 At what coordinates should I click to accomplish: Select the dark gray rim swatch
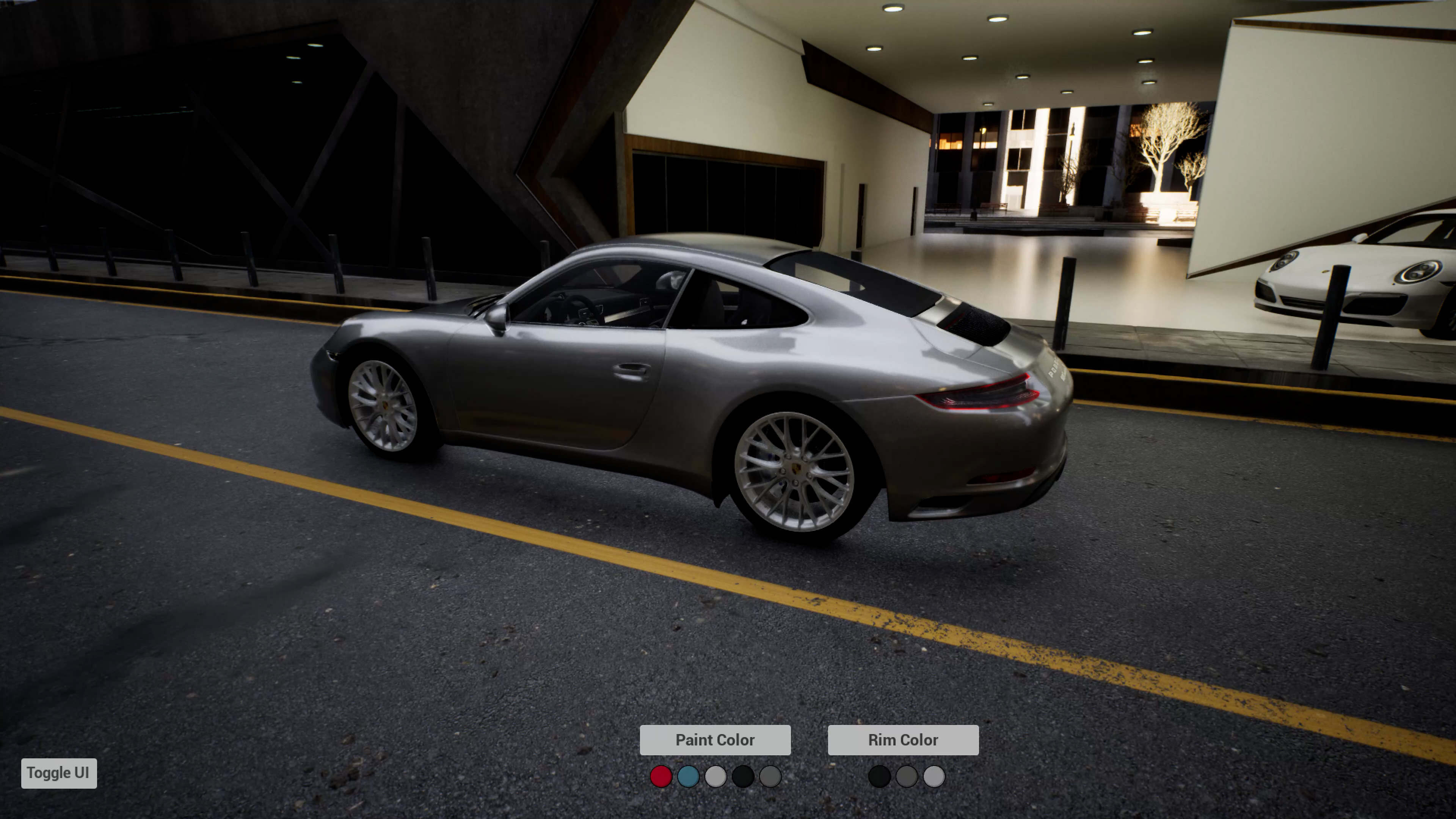(x=906, y=776)
